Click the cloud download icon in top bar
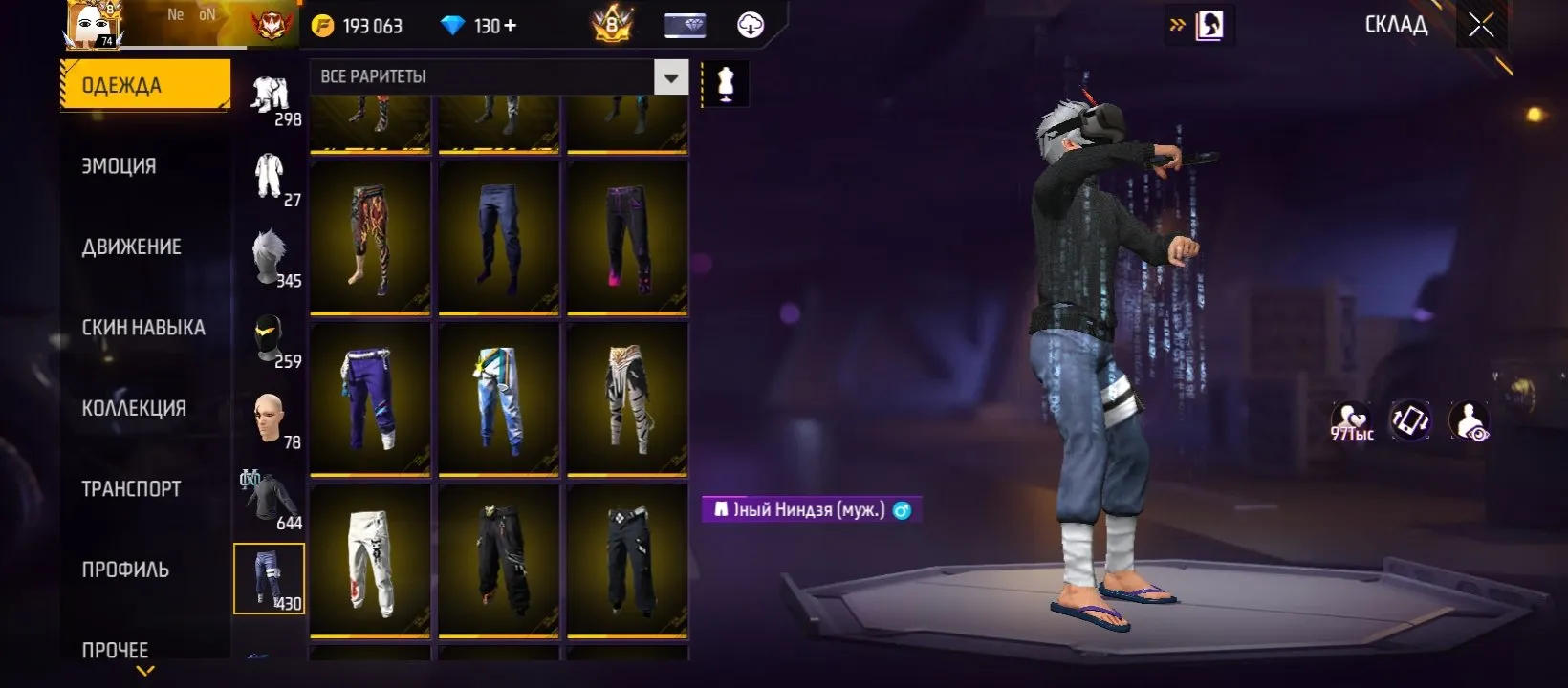This screenshot has height=688, width=1568. pos(751,25)
